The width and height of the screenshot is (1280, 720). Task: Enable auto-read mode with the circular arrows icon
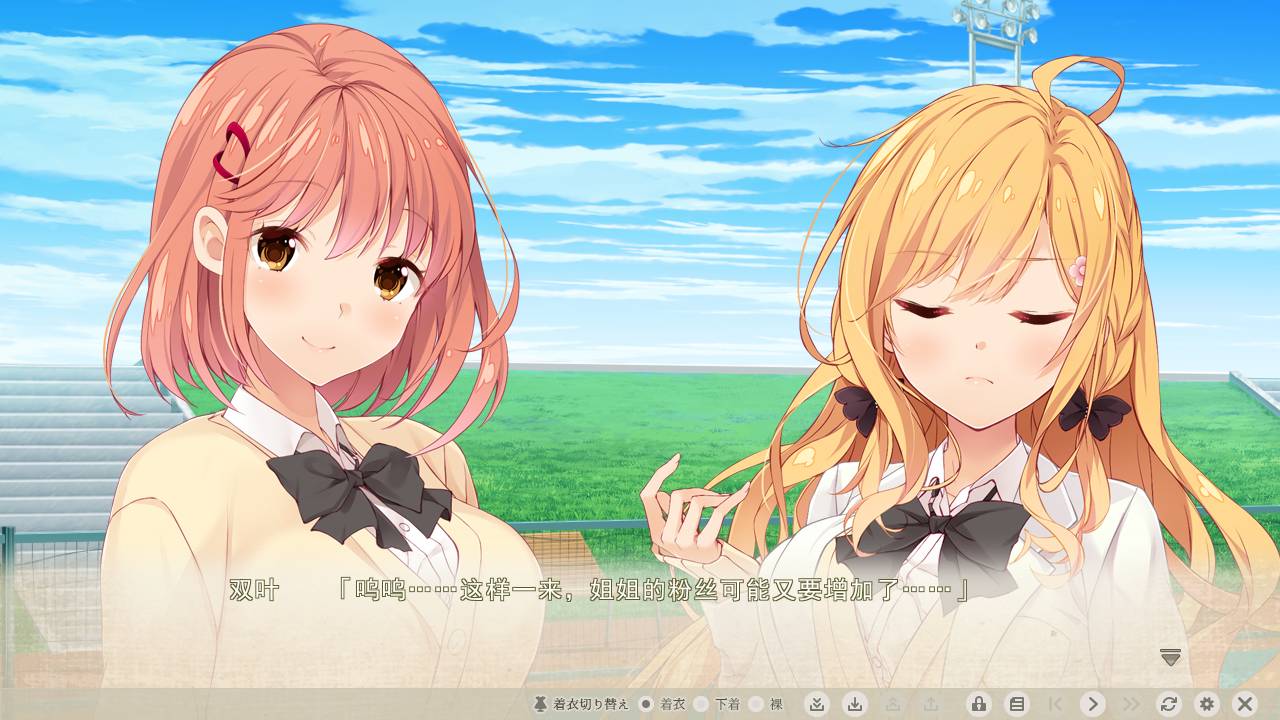[x=1169, y=703]
